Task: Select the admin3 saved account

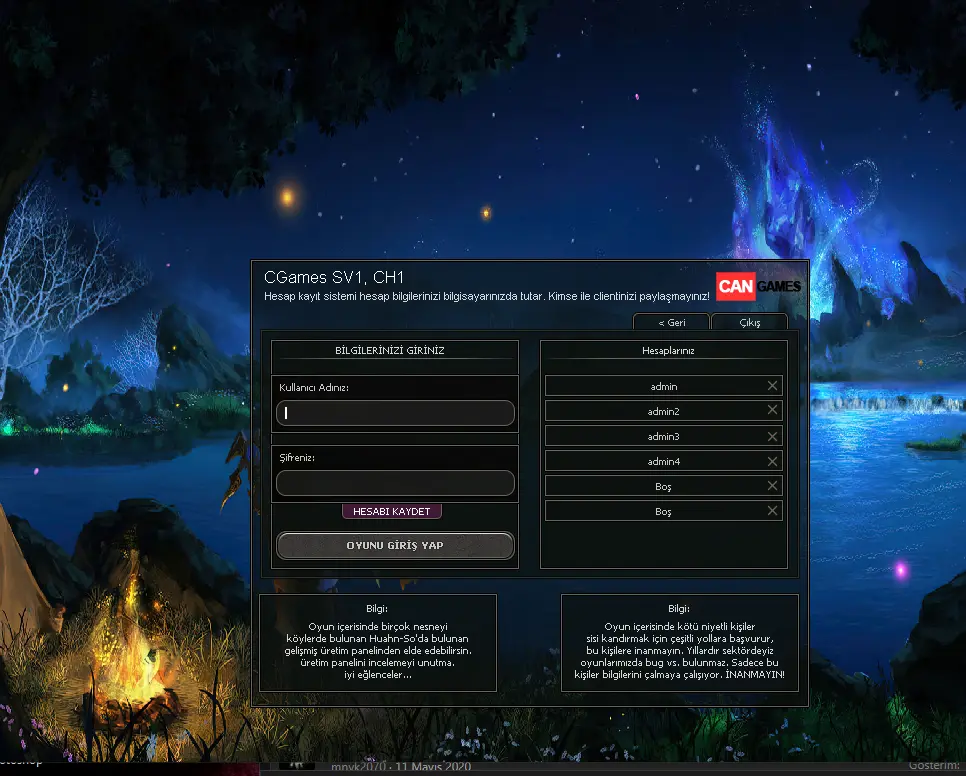Action: (x=663, y=436)
